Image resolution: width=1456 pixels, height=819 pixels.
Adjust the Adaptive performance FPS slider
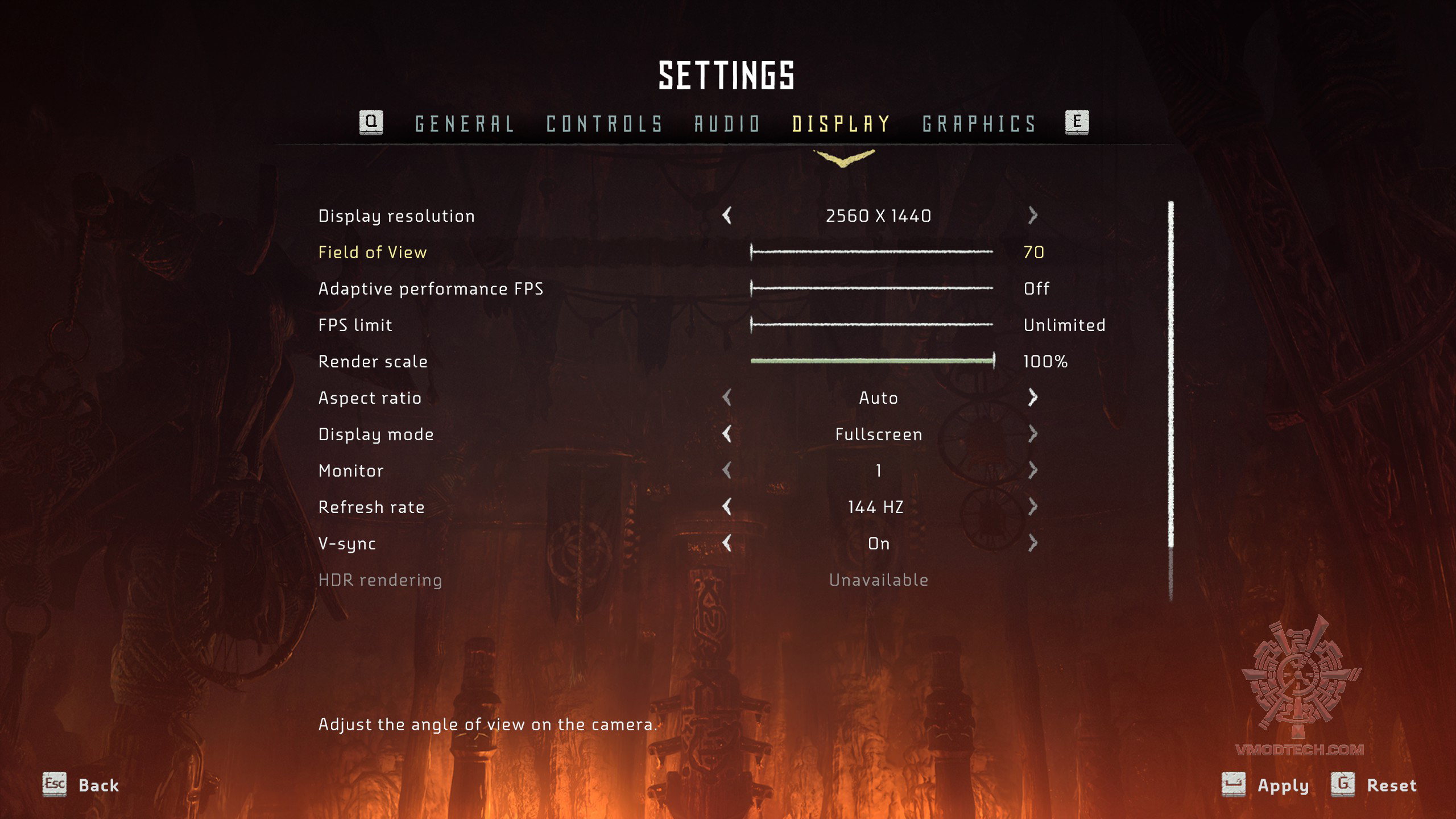click(872, 288)
